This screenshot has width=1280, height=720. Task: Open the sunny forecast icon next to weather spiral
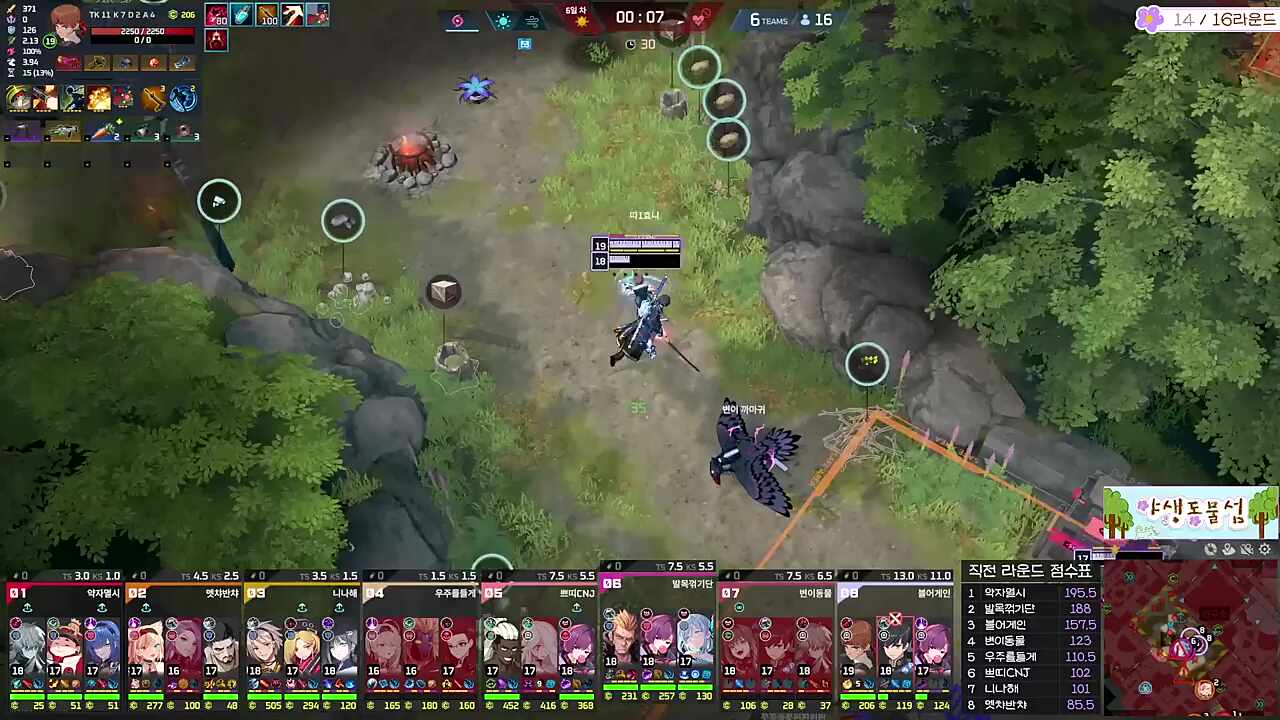tap(503, 20)
